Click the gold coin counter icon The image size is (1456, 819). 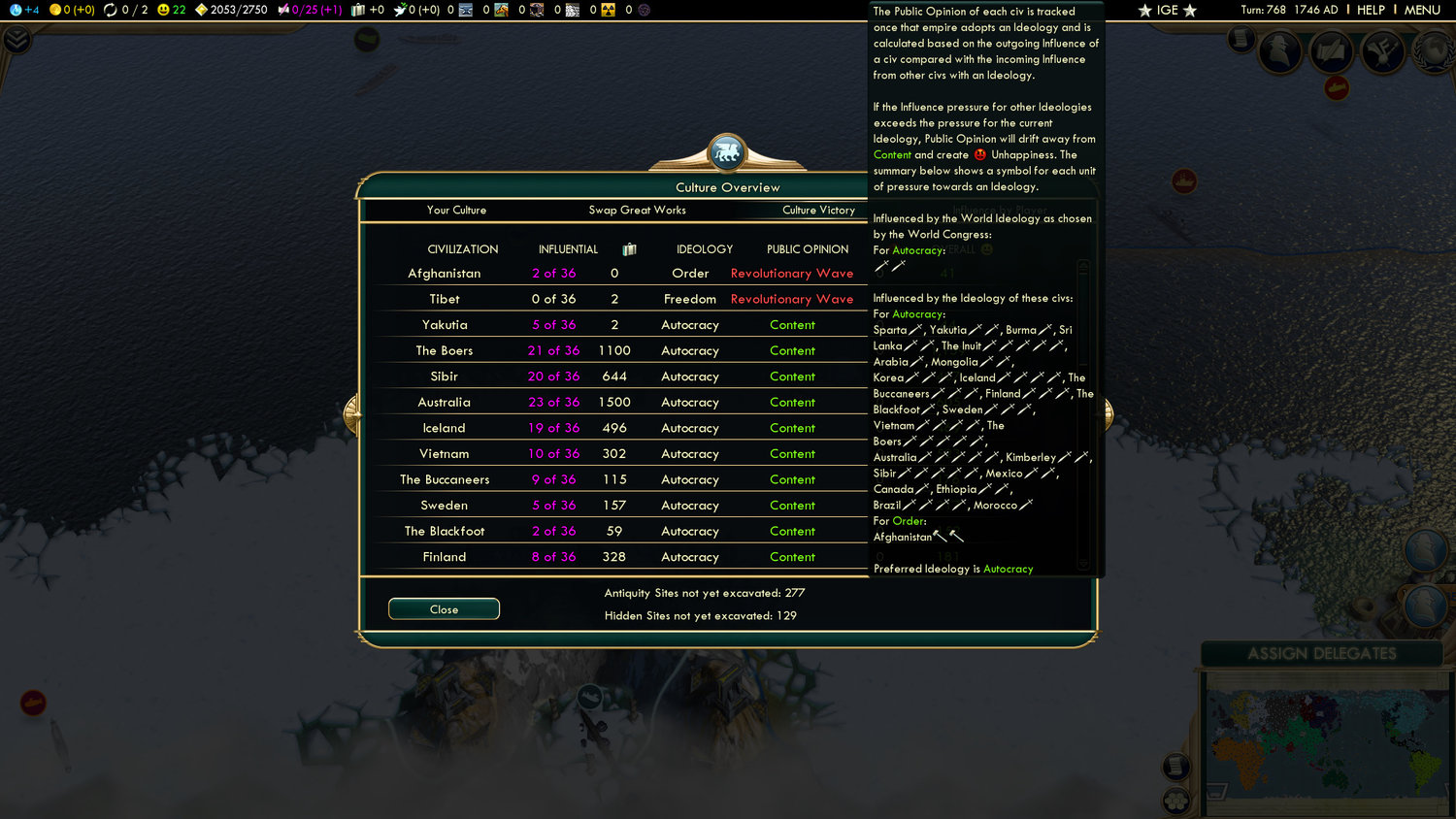coord(55,11)
